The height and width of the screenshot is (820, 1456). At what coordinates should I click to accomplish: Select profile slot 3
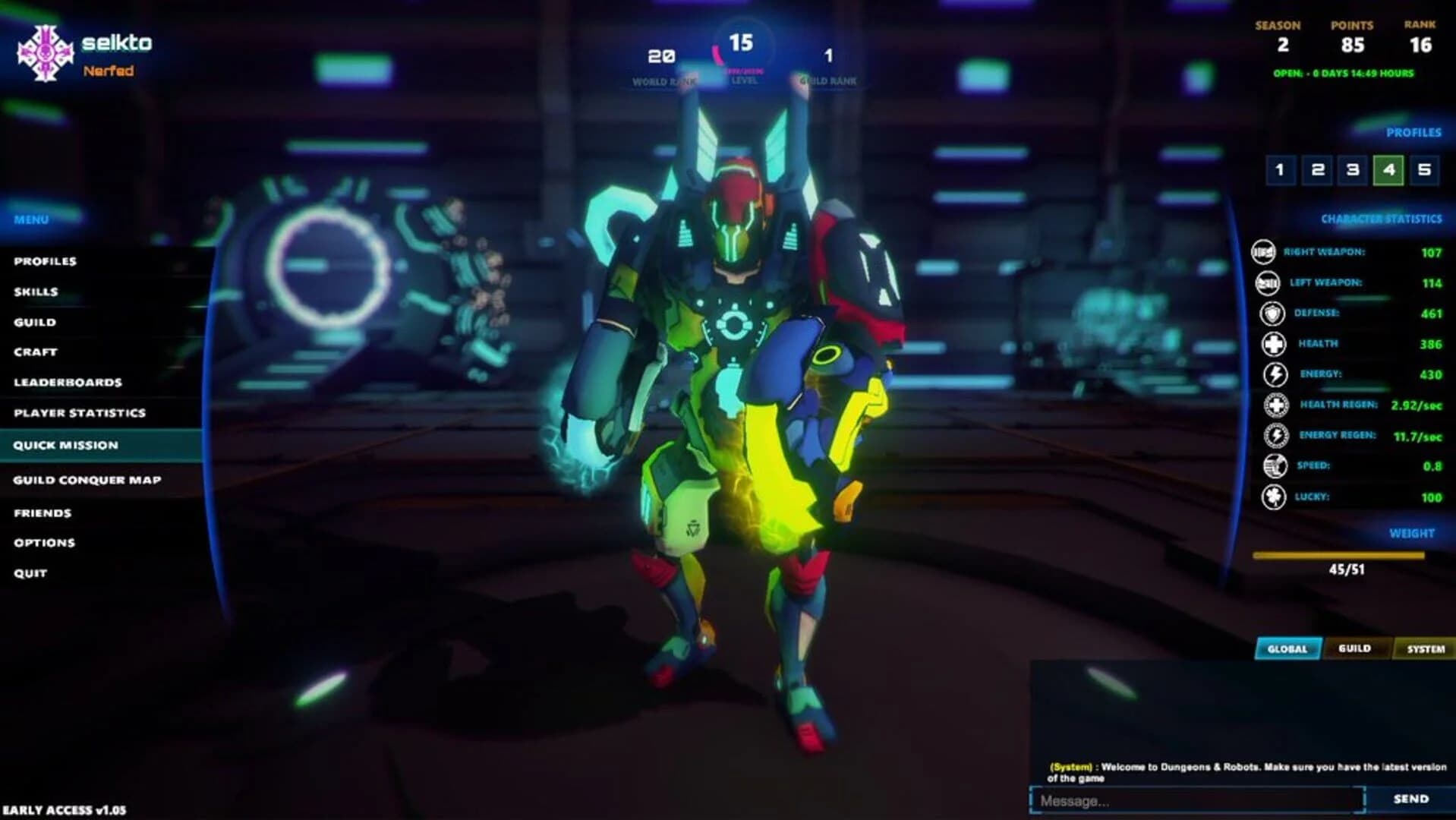click(x=1354, y=172)
